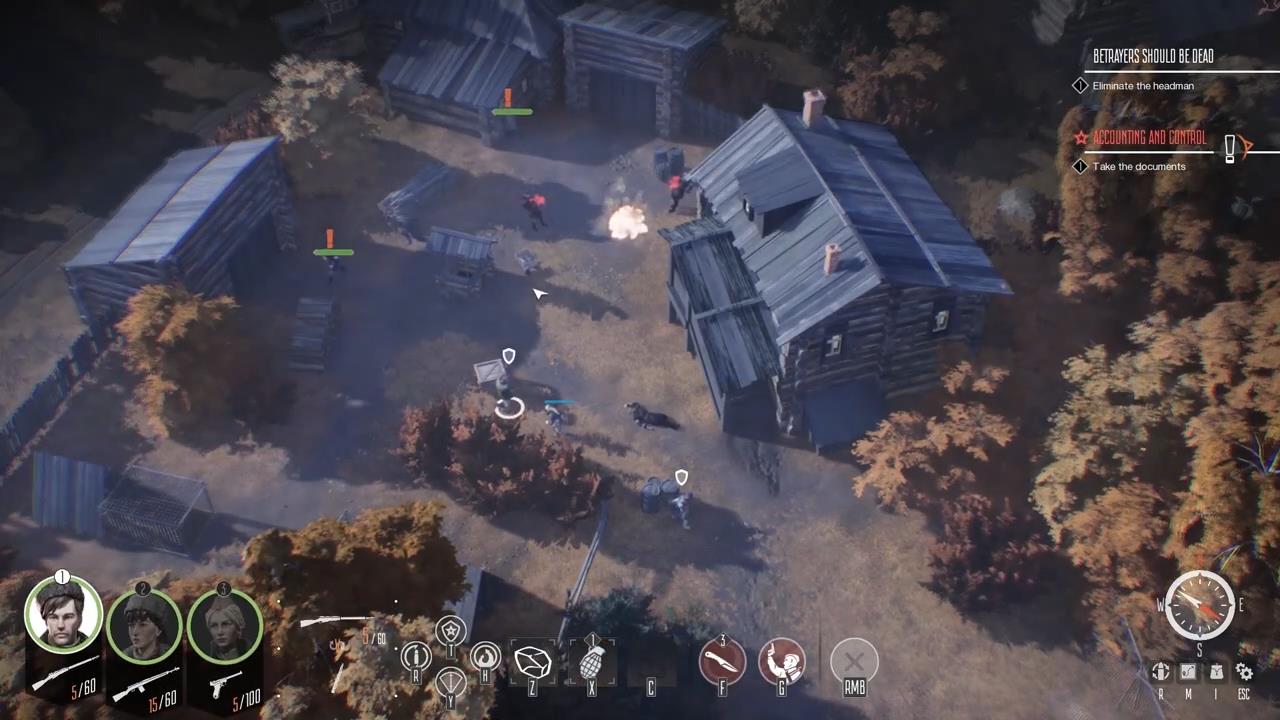
Task: Click the 'Eliminate the headman' objective
Action: point(1143,85)
